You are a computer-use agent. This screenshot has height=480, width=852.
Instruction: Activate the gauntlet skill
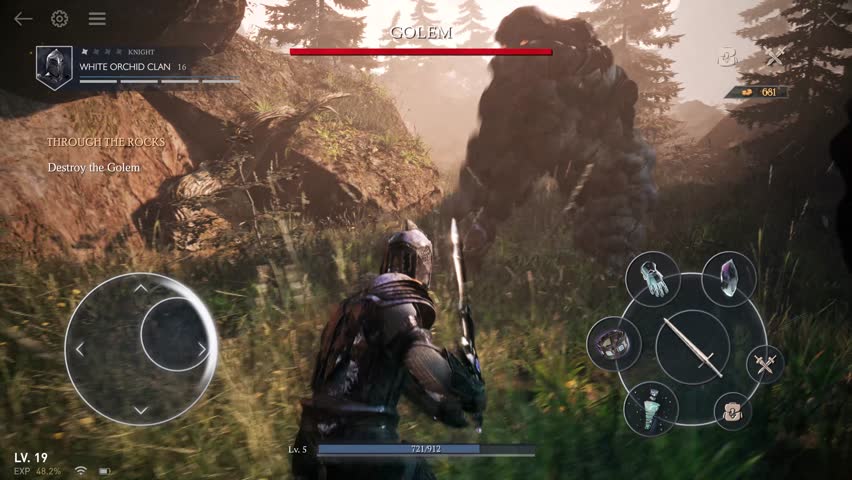[653, 278]
